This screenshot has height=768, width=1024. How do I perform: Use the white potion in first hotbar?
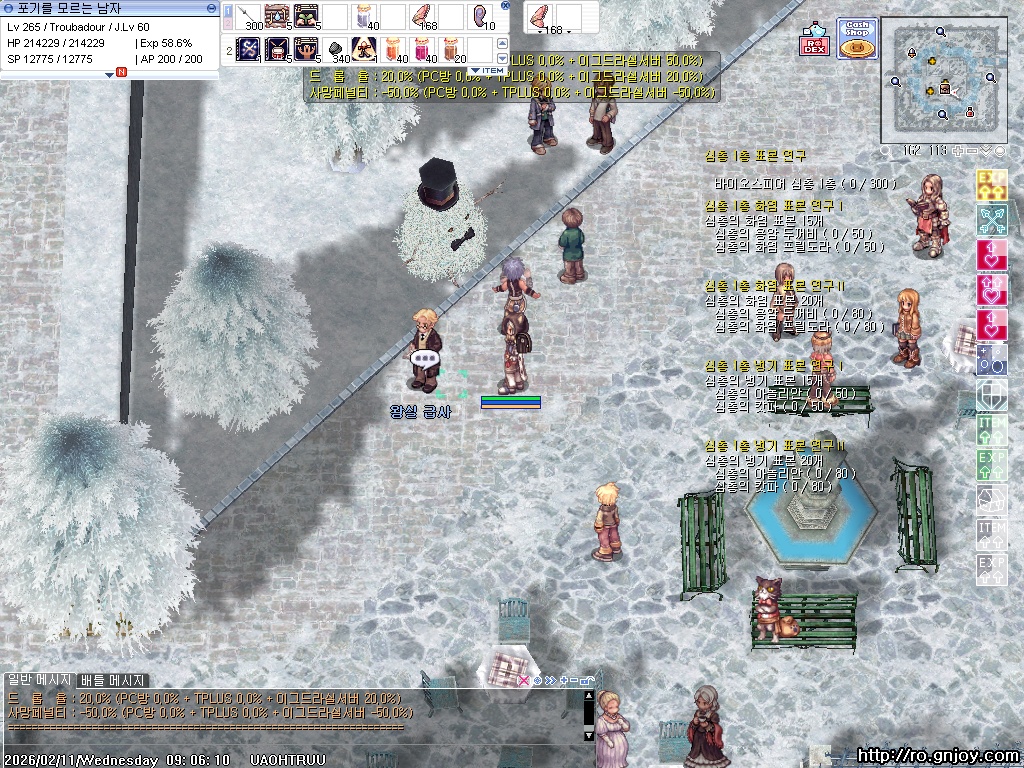(365, 17)
